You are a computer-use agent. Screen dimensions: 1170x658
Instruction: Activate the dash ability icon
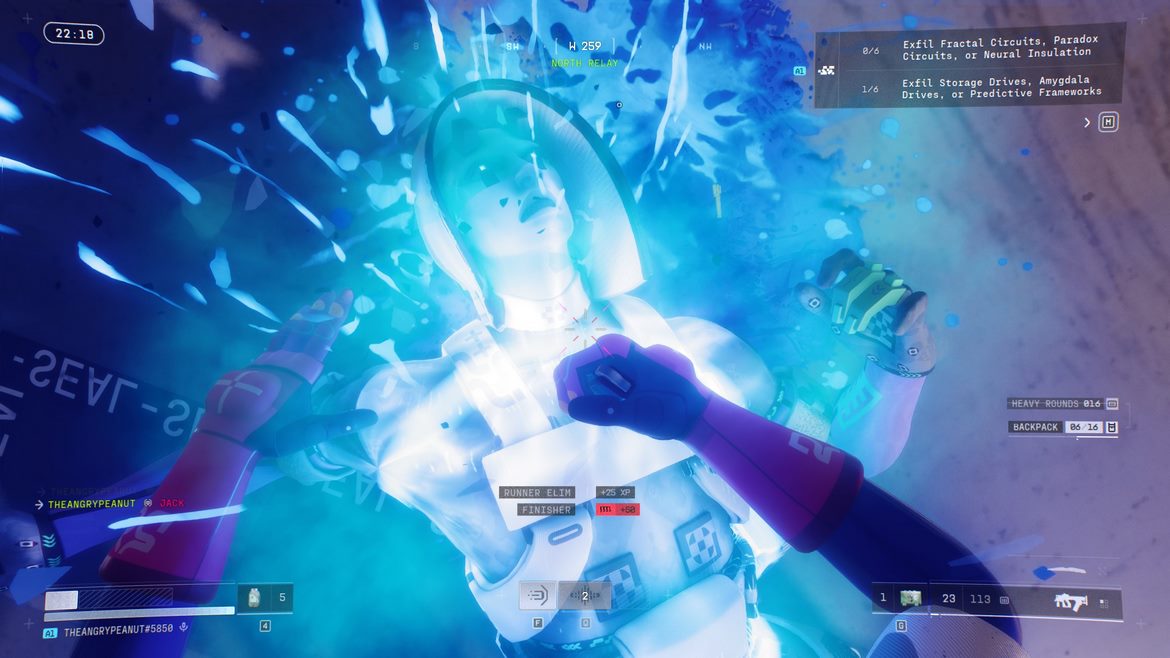point(537,596)
